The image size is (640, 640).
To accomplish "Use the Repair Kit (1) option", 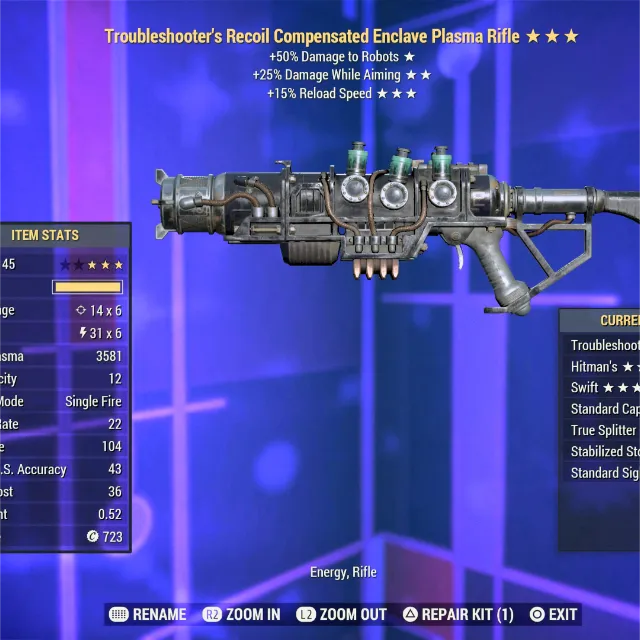I will point(458,614).
